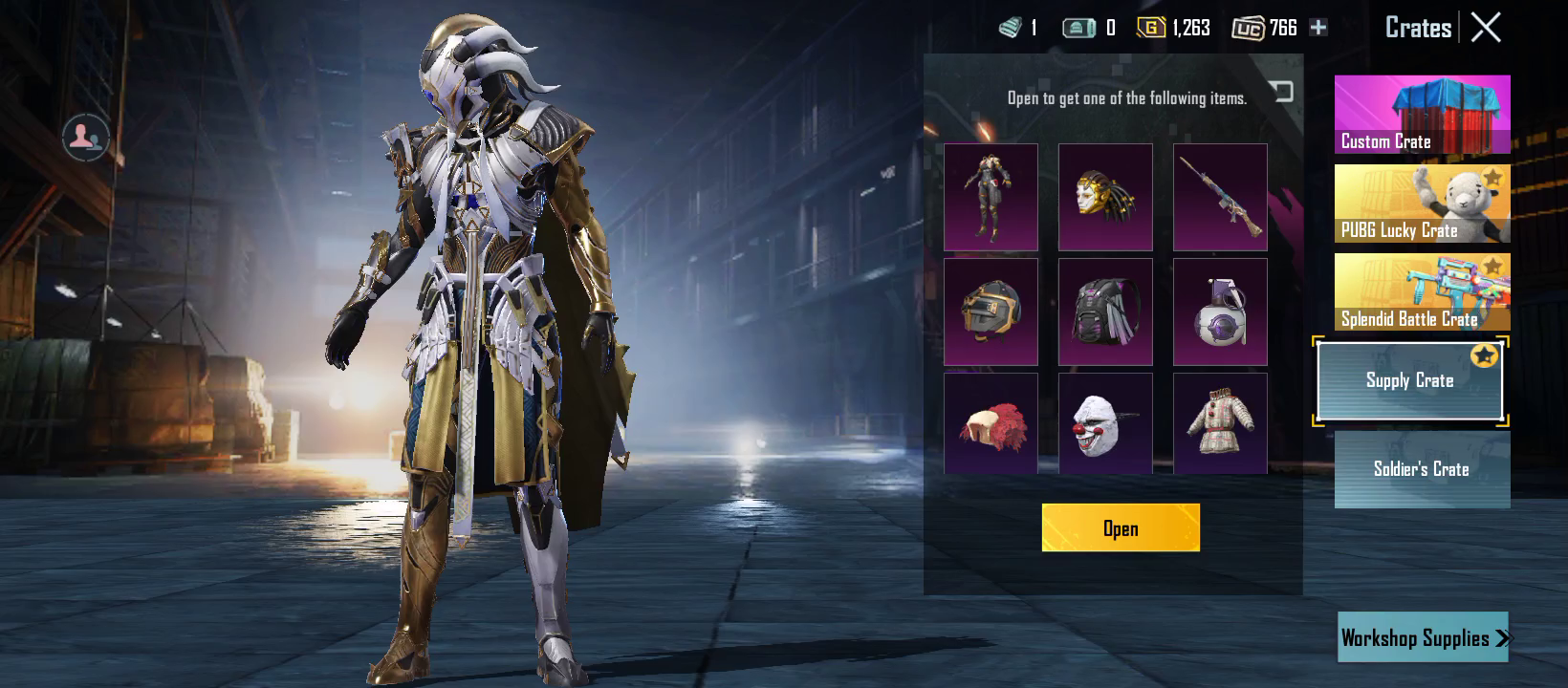Image resolution: width=1568 pixels, height=688 pixels.
Task: Switch to the Soldier's Crate tab
Action: pyautogui.click(x=1422, y=469)
